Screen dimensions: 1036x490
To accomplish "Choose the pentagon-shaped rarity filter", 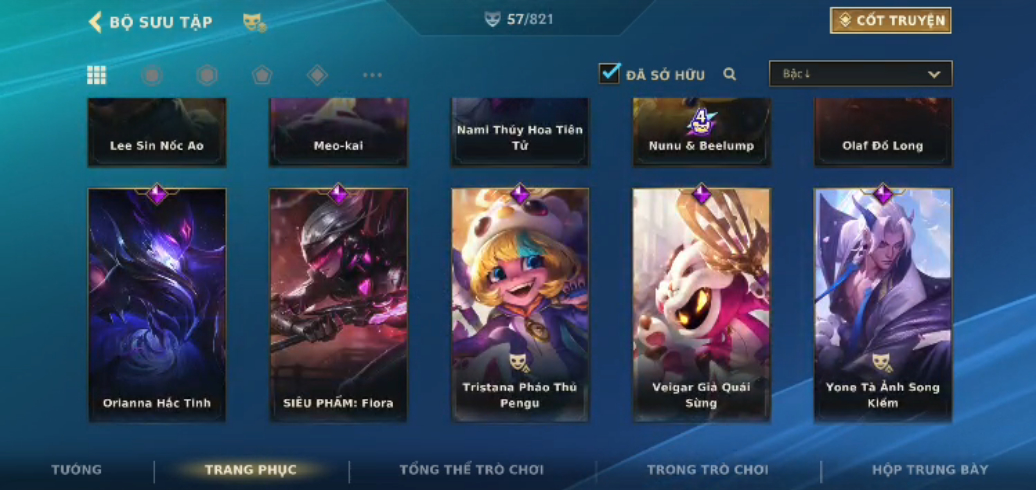I will coord(262,75).
